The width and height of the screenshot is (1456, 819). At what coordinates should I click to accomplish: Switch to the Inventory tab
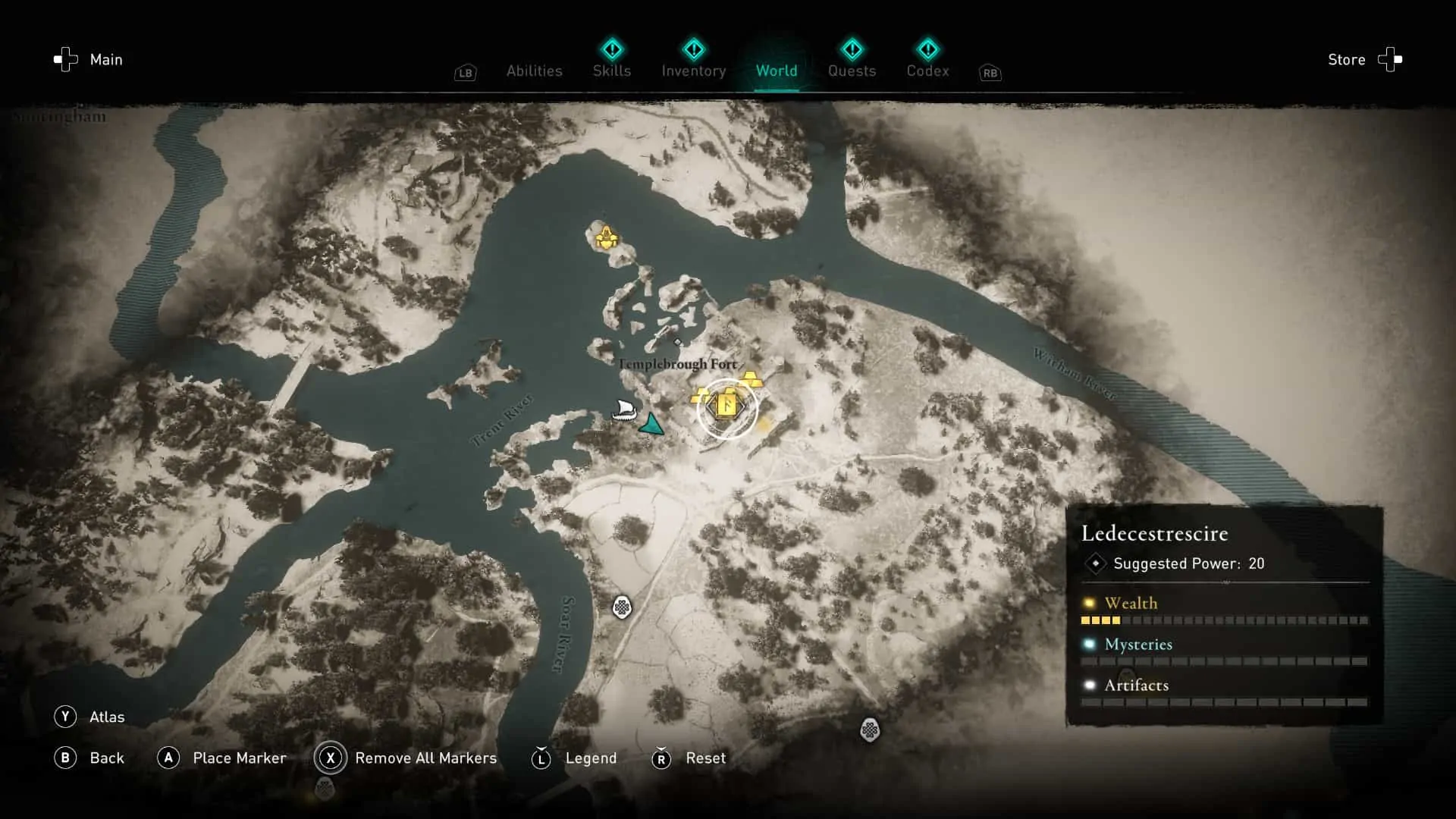[x=693, y=71]
